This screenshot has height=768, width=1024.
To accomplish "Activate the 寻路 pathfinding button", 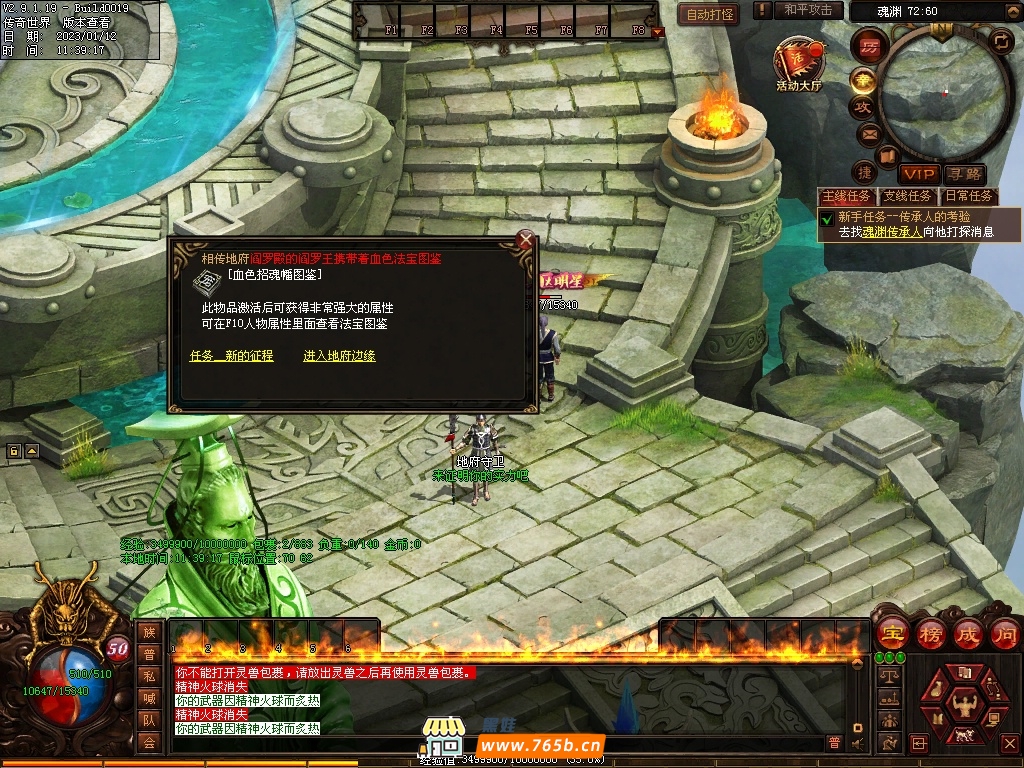I will (x=964, y=175).
